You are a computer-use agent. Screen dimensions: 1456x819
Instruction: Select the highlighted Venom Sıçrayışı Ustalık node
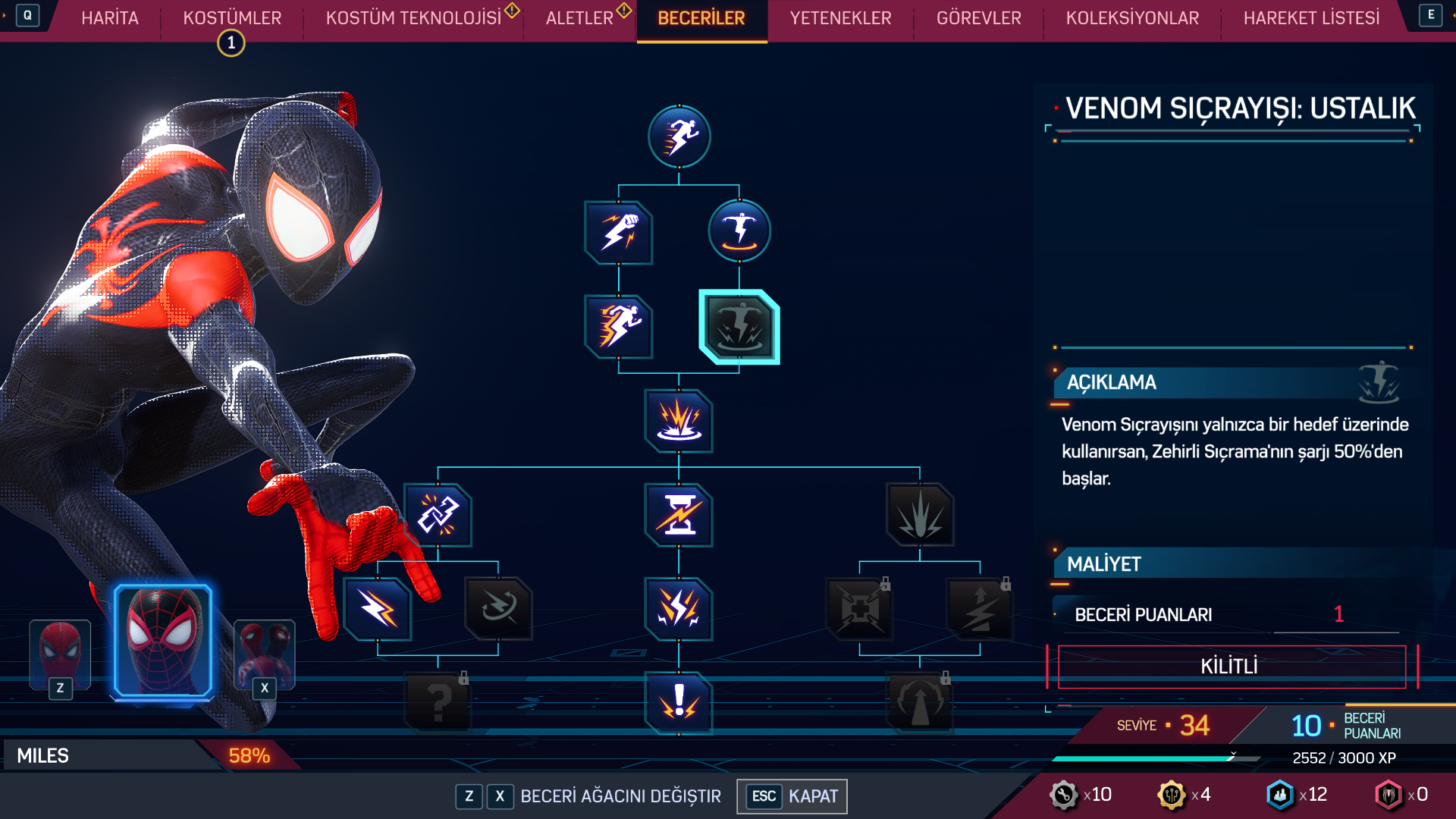[x=739, y=328]
